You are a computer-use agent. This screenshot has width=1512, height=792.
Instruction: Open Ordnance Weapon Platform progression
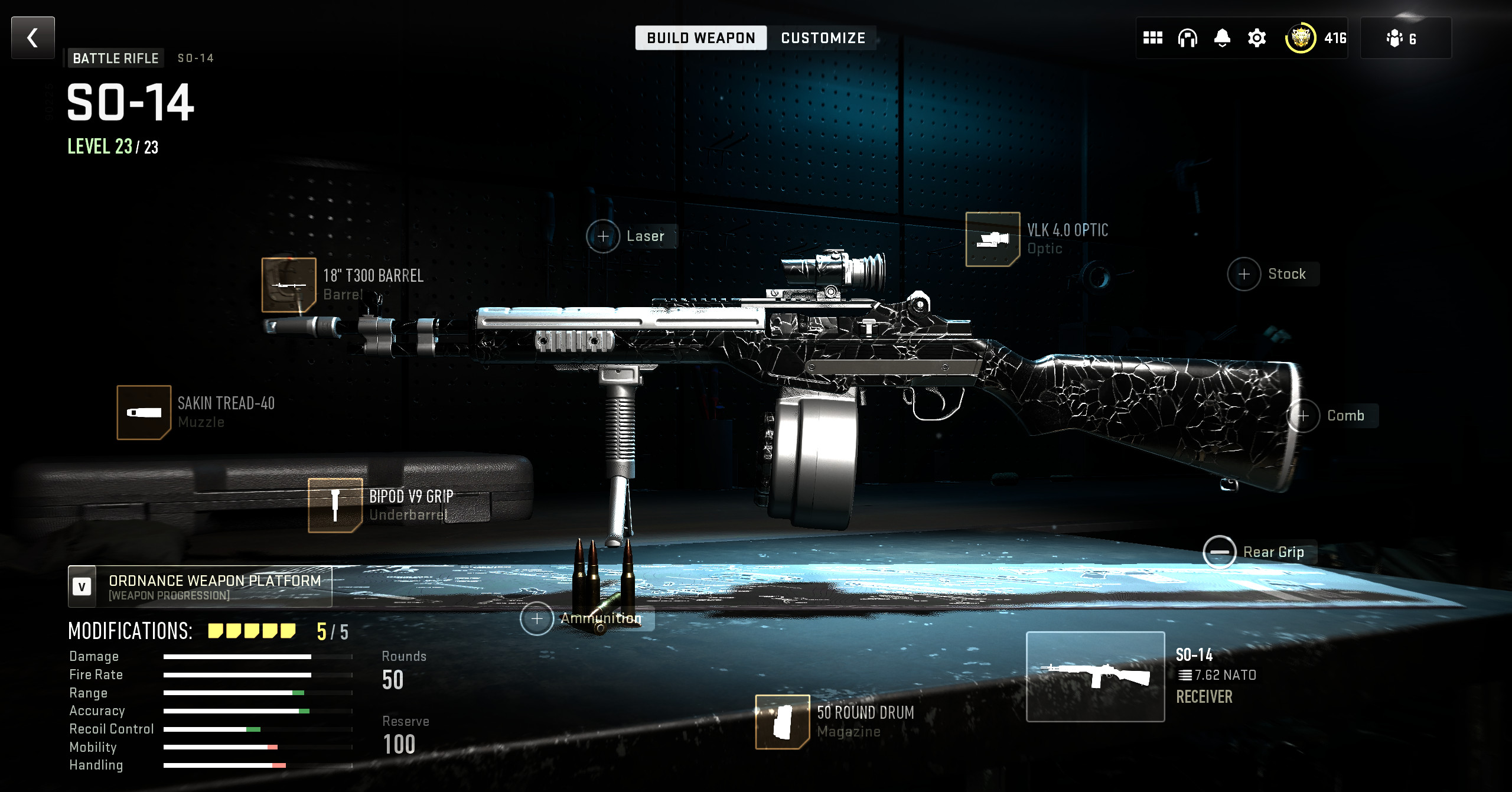point(200,587)
